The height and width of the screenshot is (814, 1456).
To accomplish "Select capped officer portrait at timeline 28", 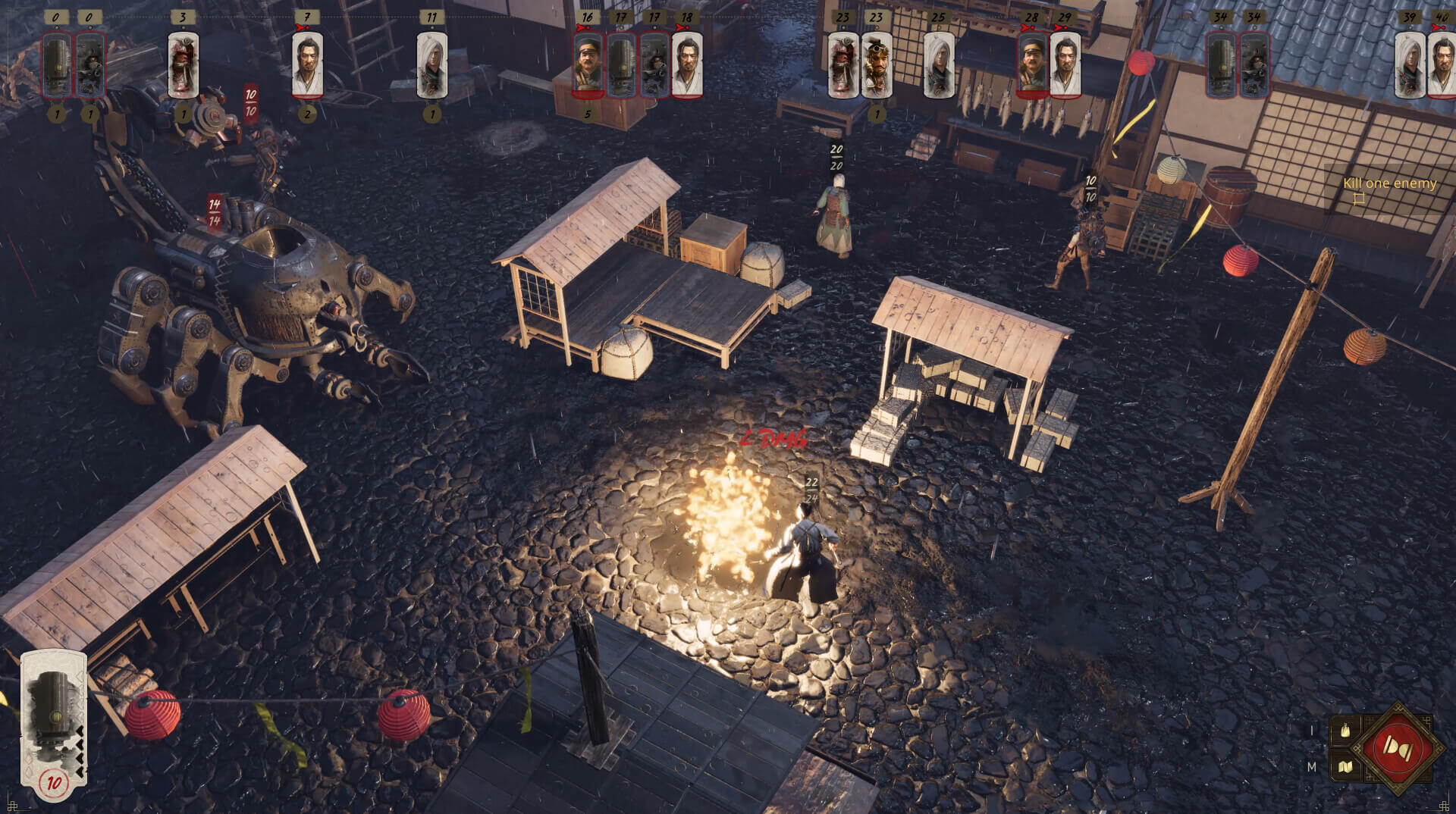I will (x=1032, y=65).
